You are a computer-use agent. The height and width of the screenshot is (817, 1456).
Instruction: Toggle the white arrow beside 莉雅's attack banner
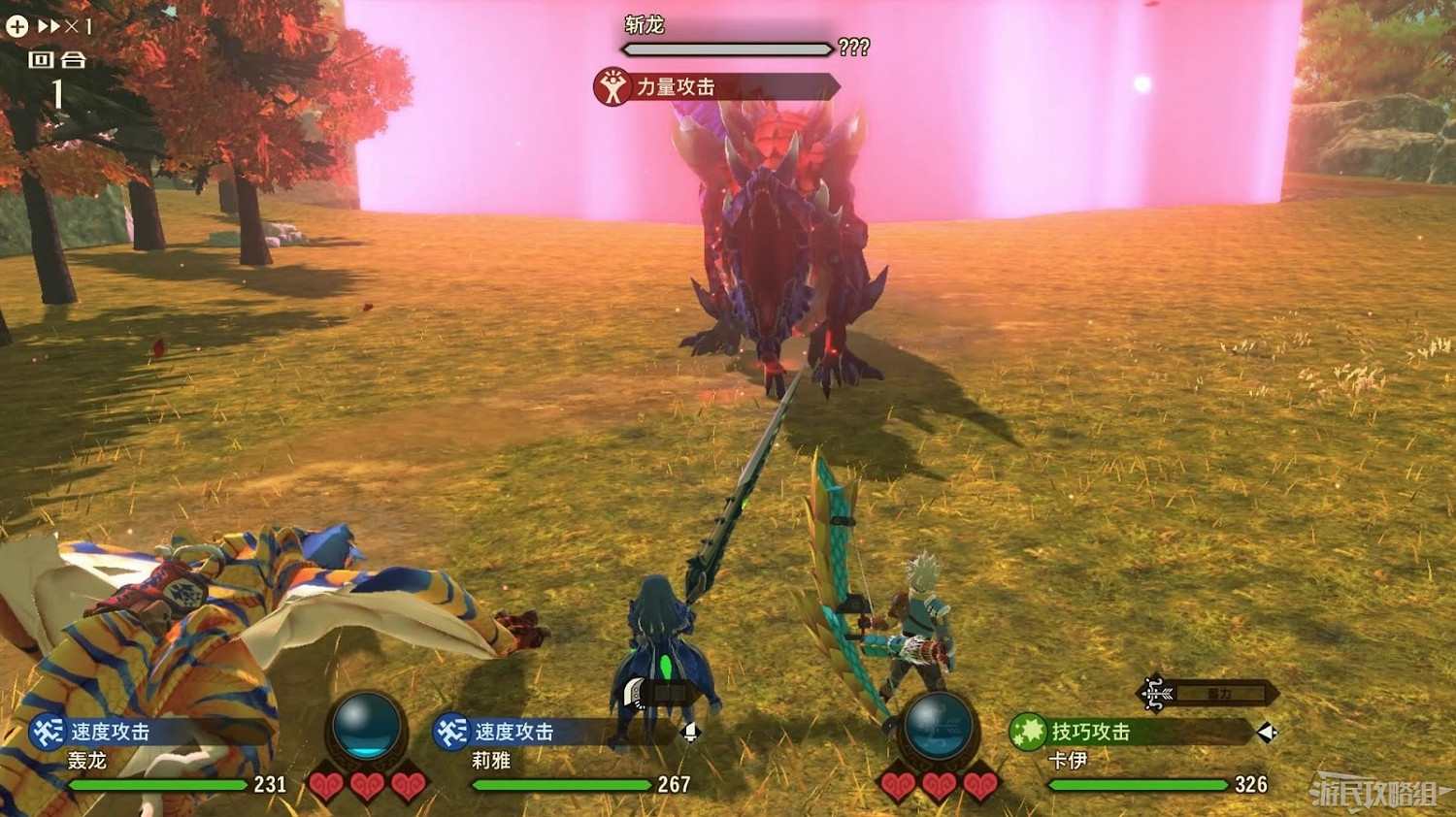(691, 735)
